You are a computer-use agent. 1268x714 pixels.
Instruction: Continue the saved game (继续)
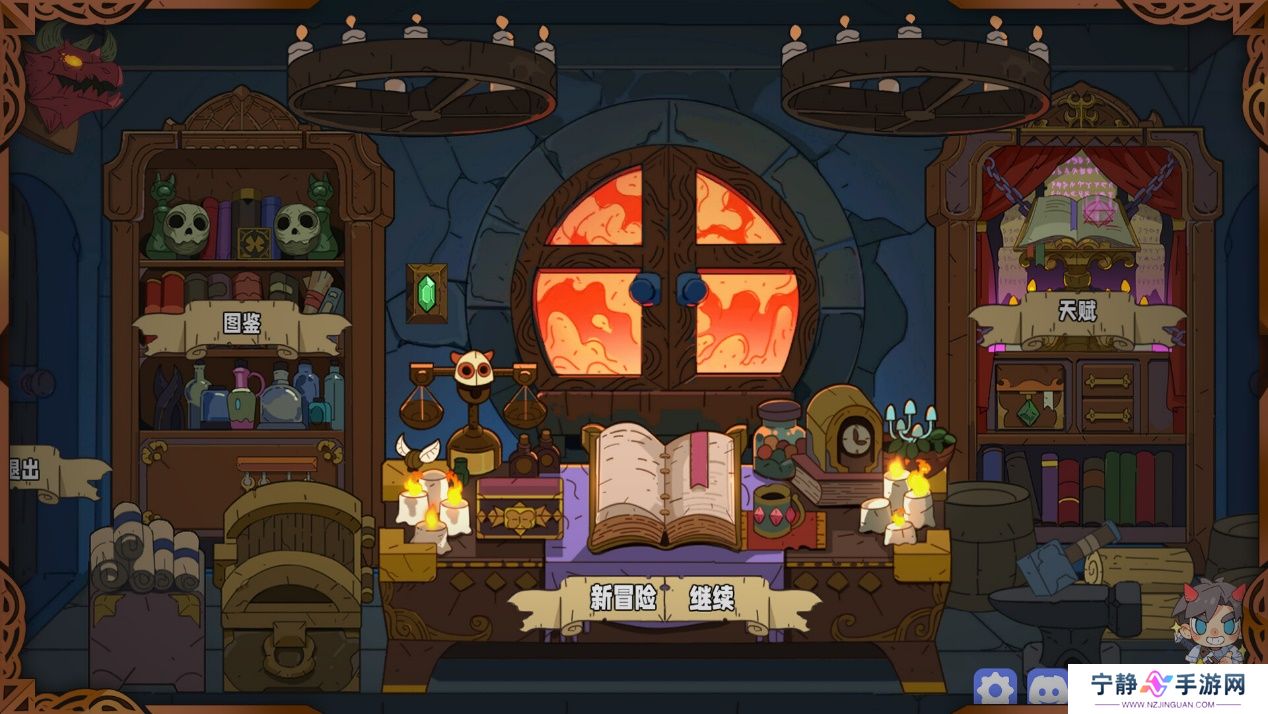712,599
